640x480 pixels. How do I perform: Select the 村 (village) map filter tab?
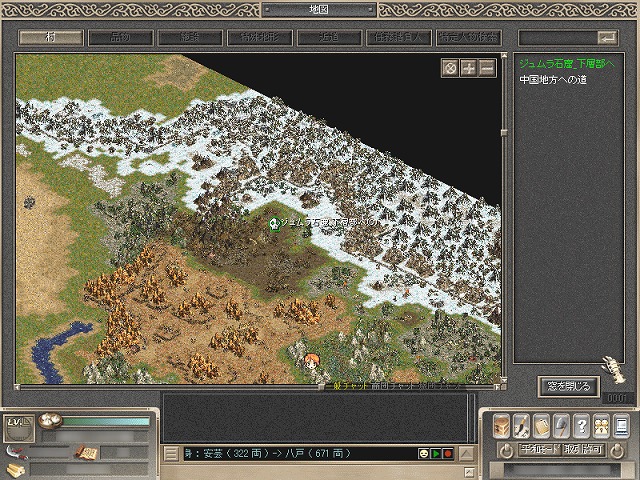51,37
